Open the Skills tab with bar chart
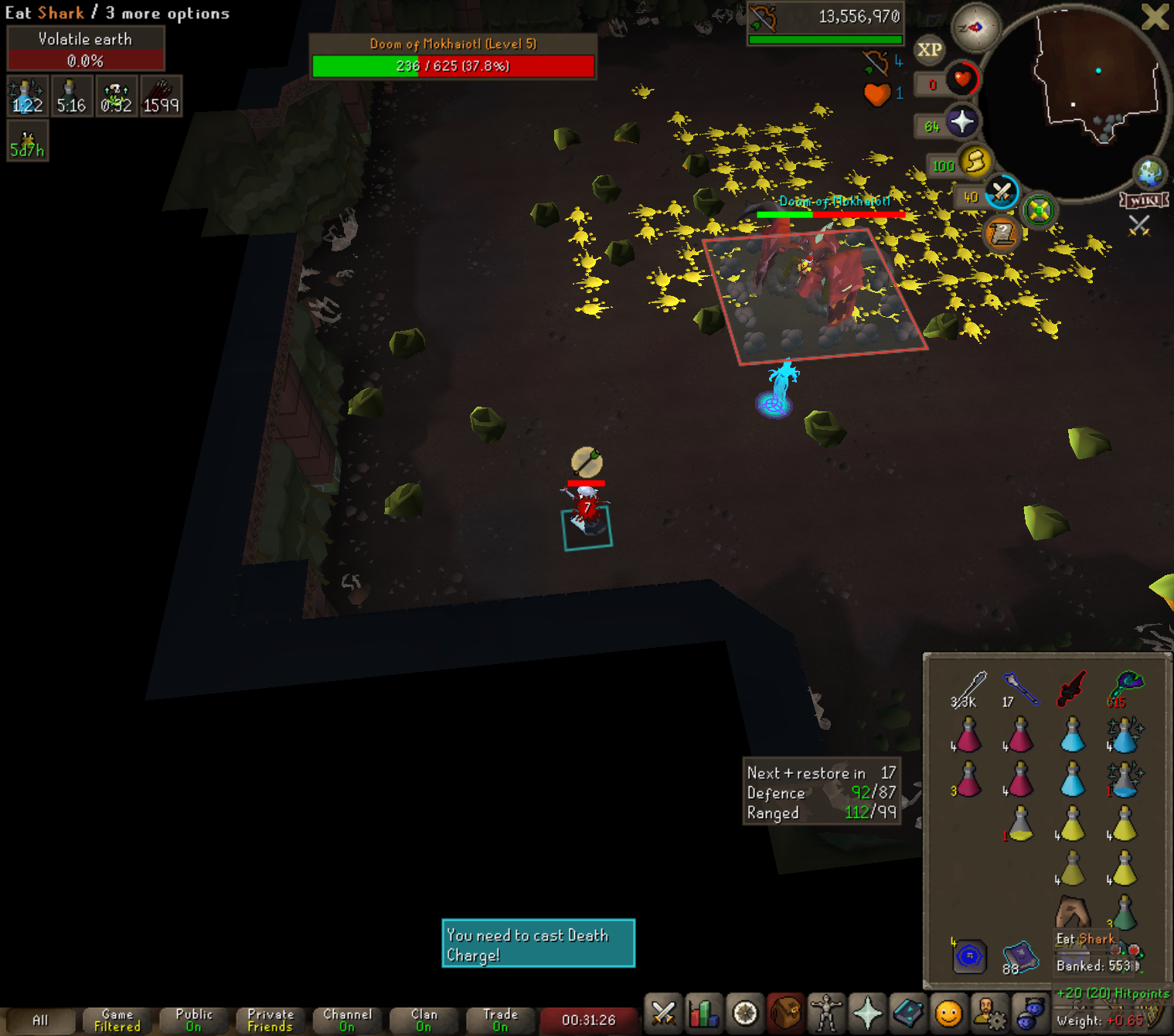The width and height of the screenshot is (1174, 1036). pyautogui.click(x=704, y=1013)
